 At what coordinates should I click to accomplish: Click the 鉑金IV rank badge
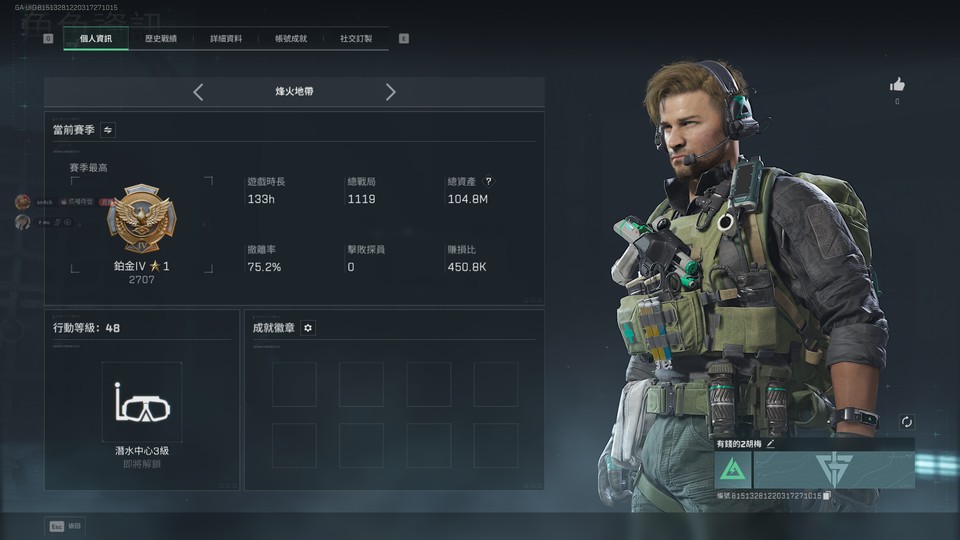(x=141, y=218)
